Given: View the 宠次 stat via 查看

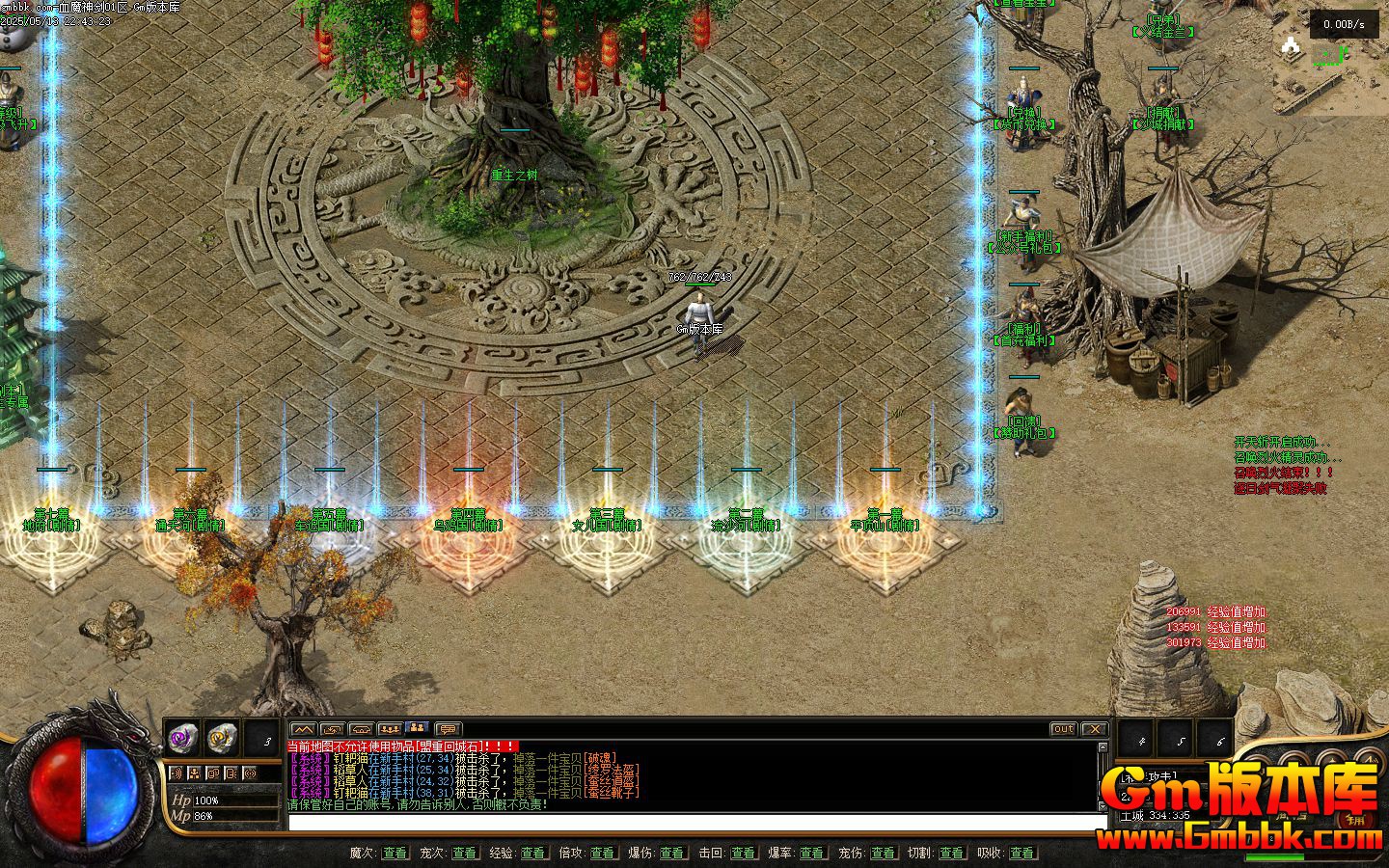Looking at the screenshot, I should 464,853.
